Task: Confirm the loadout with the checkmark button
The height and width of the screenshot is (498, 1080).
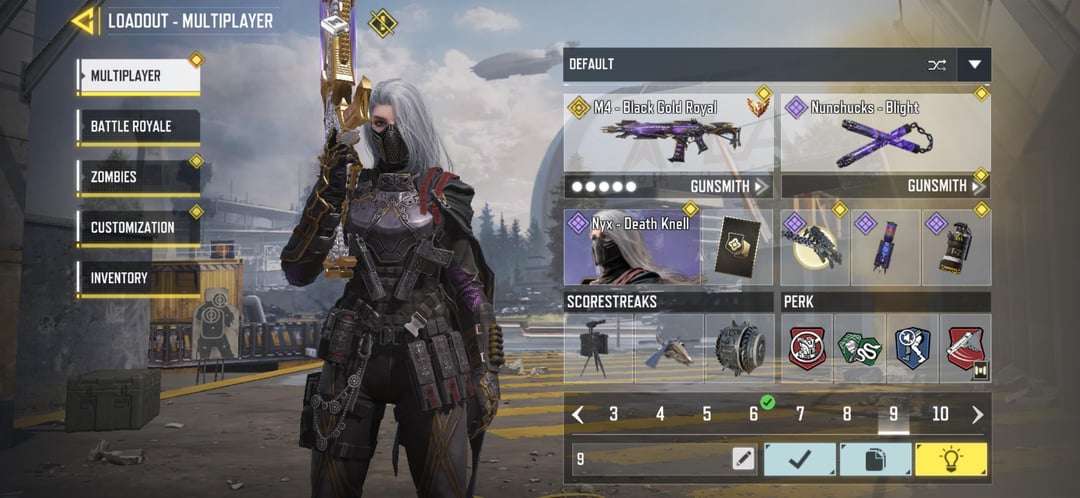Action: (800, 459)
